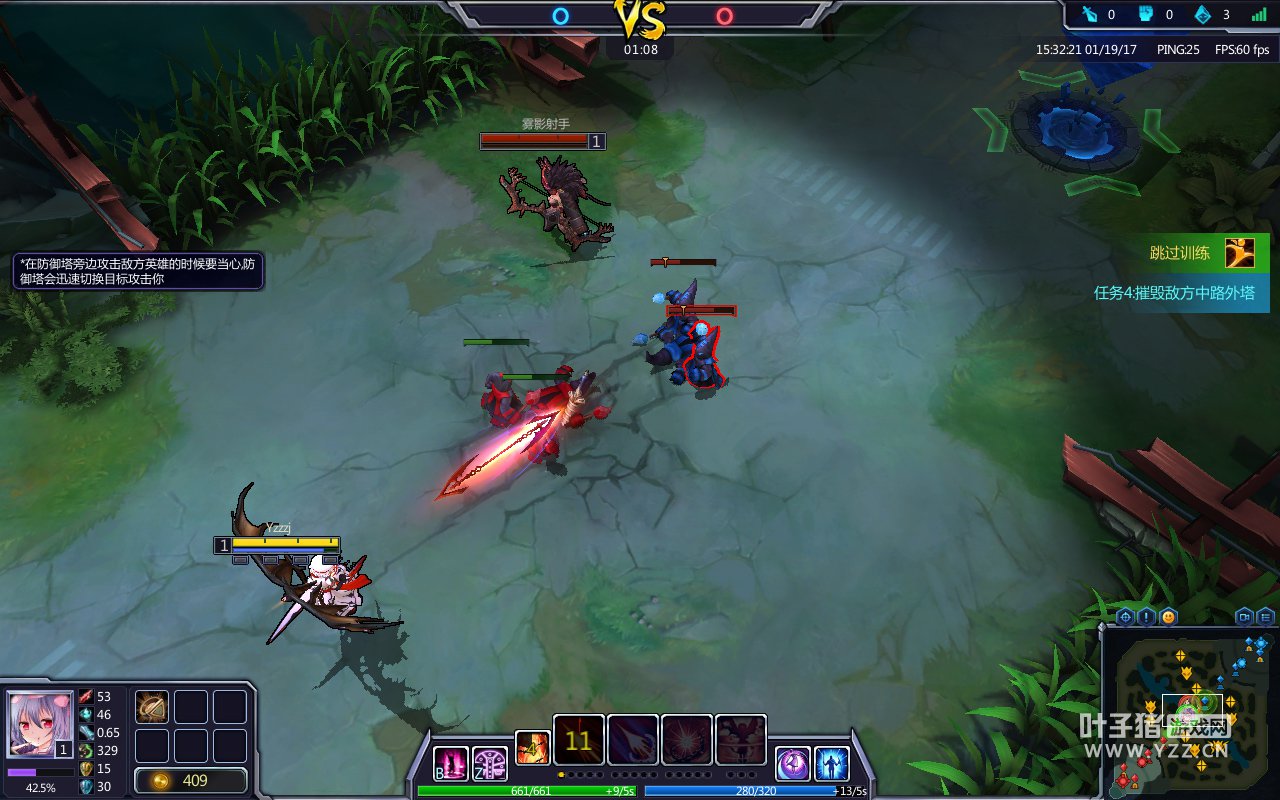1280x800 pixels.
Task: Open the shop via the gold button
Action: [191, 780]
